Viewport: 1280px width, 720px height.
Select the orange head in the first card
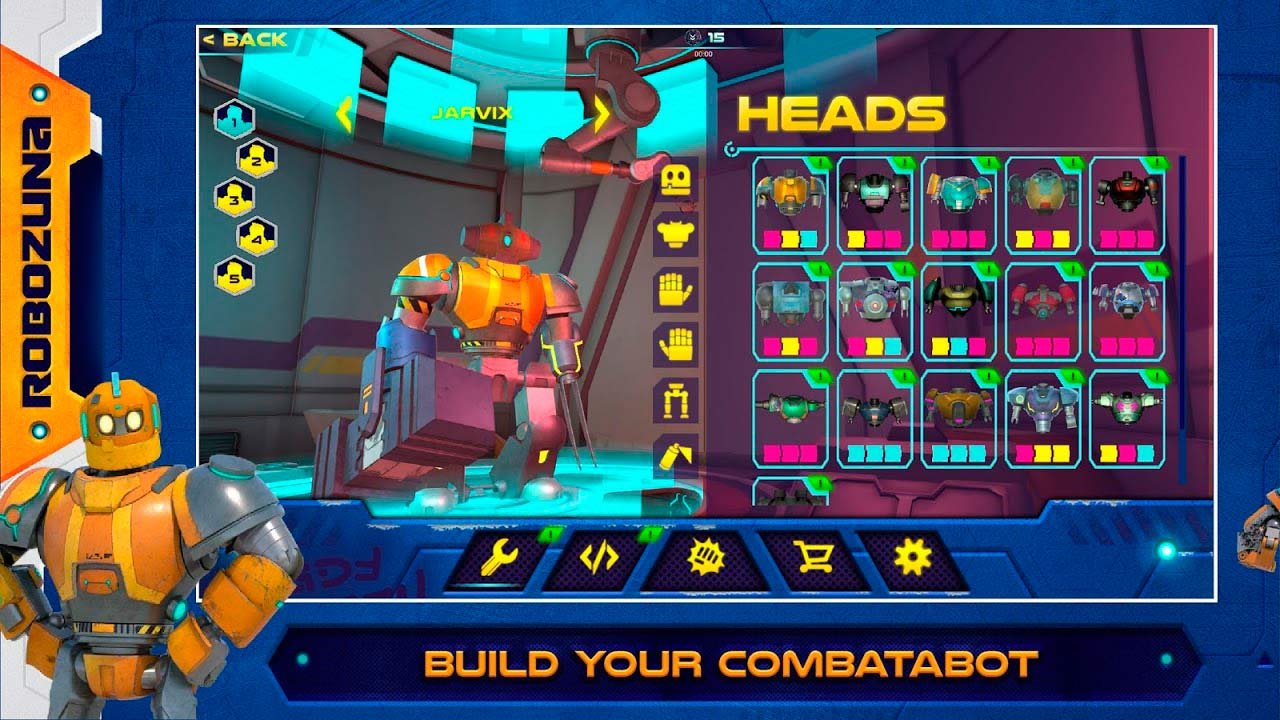pyautogui.click(x=790, y=205)
